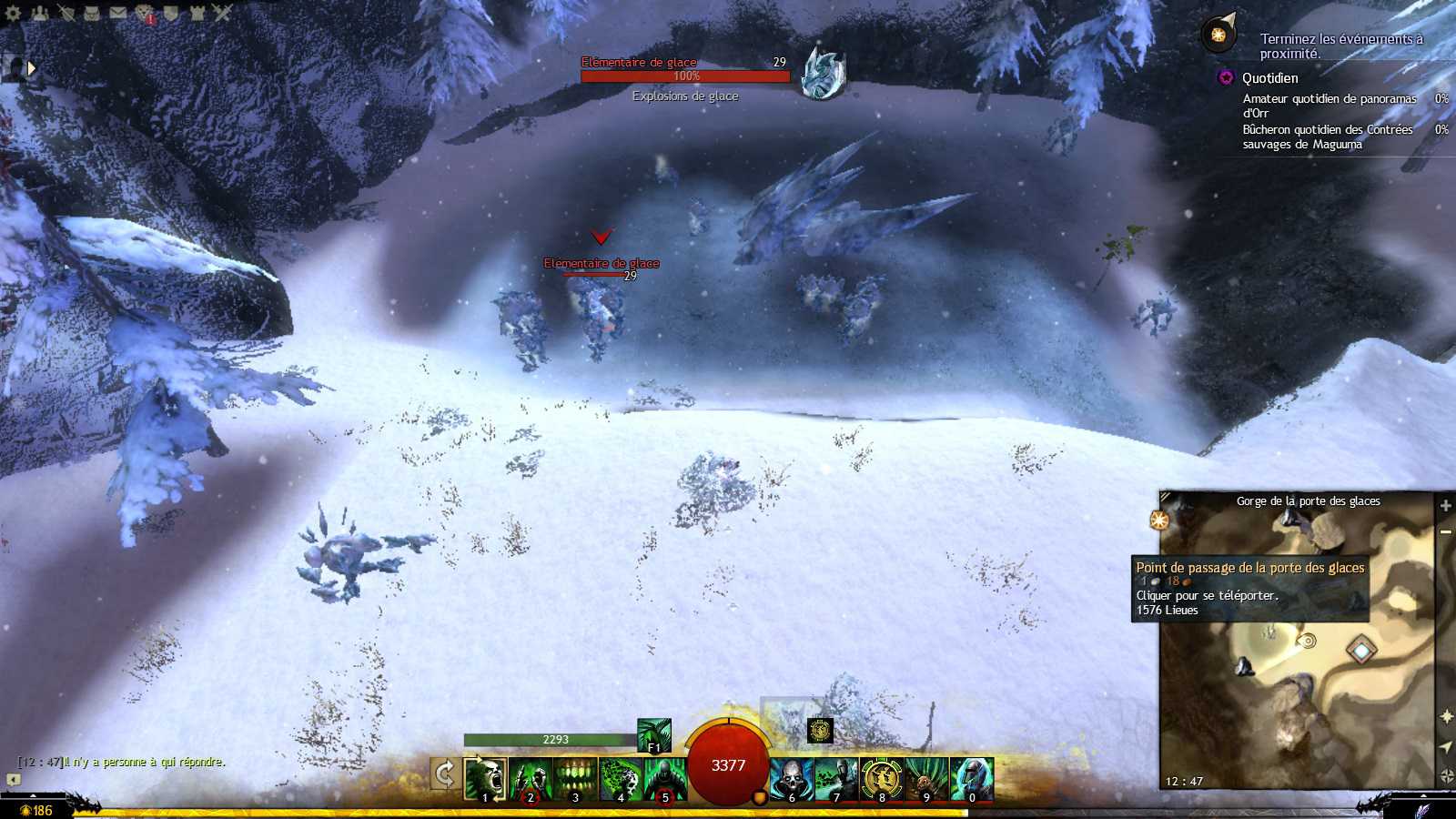Open the inventory bag icon

[92, 13]
